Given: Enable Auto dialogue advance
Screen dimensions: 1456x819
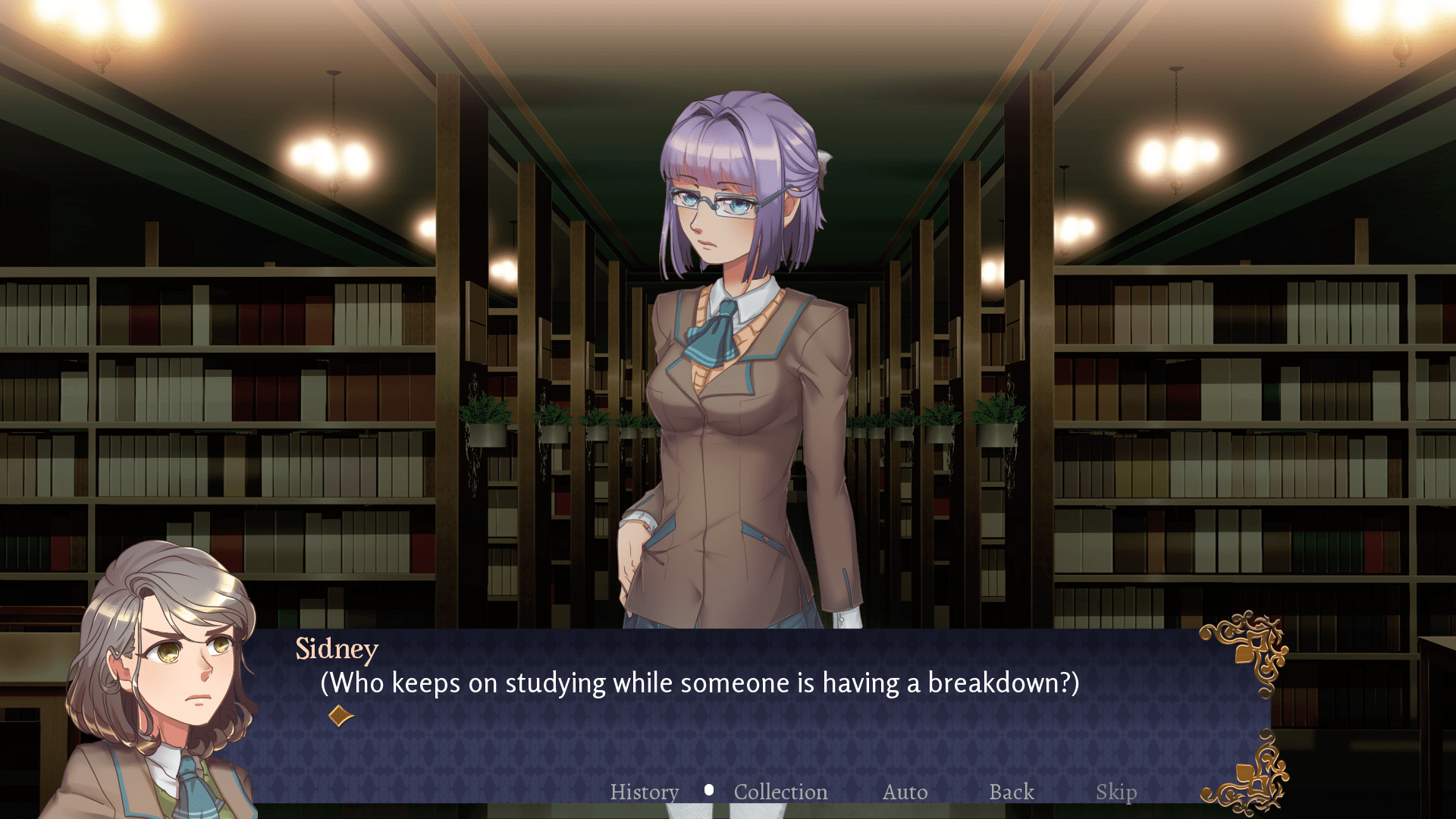Looking at the screenshot, I should 905,792.
